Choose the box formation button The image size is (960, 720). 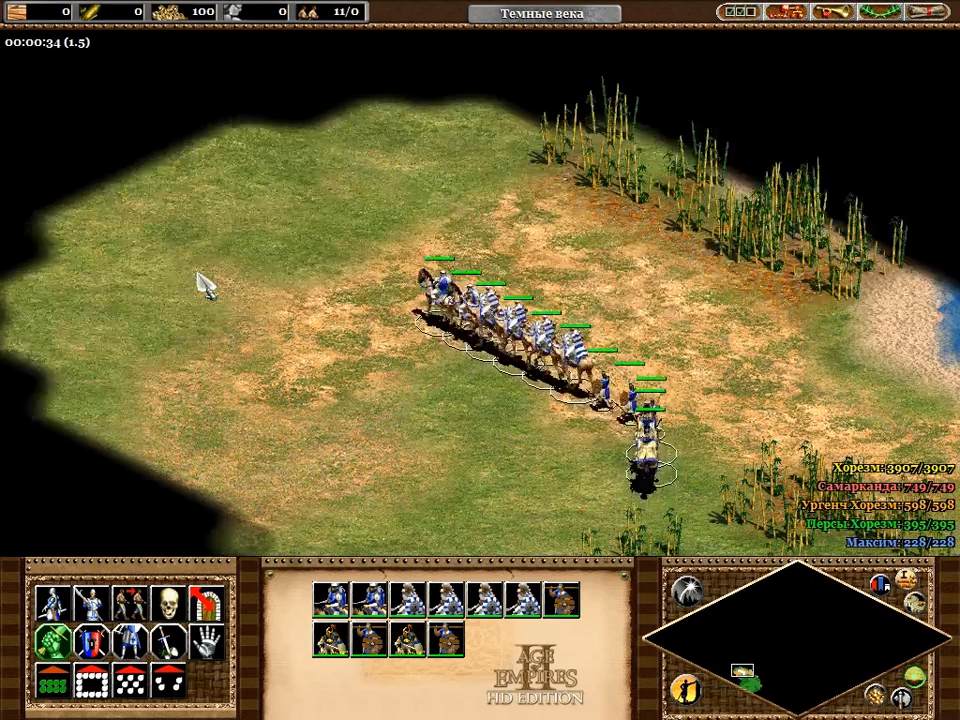pos(90,681)
